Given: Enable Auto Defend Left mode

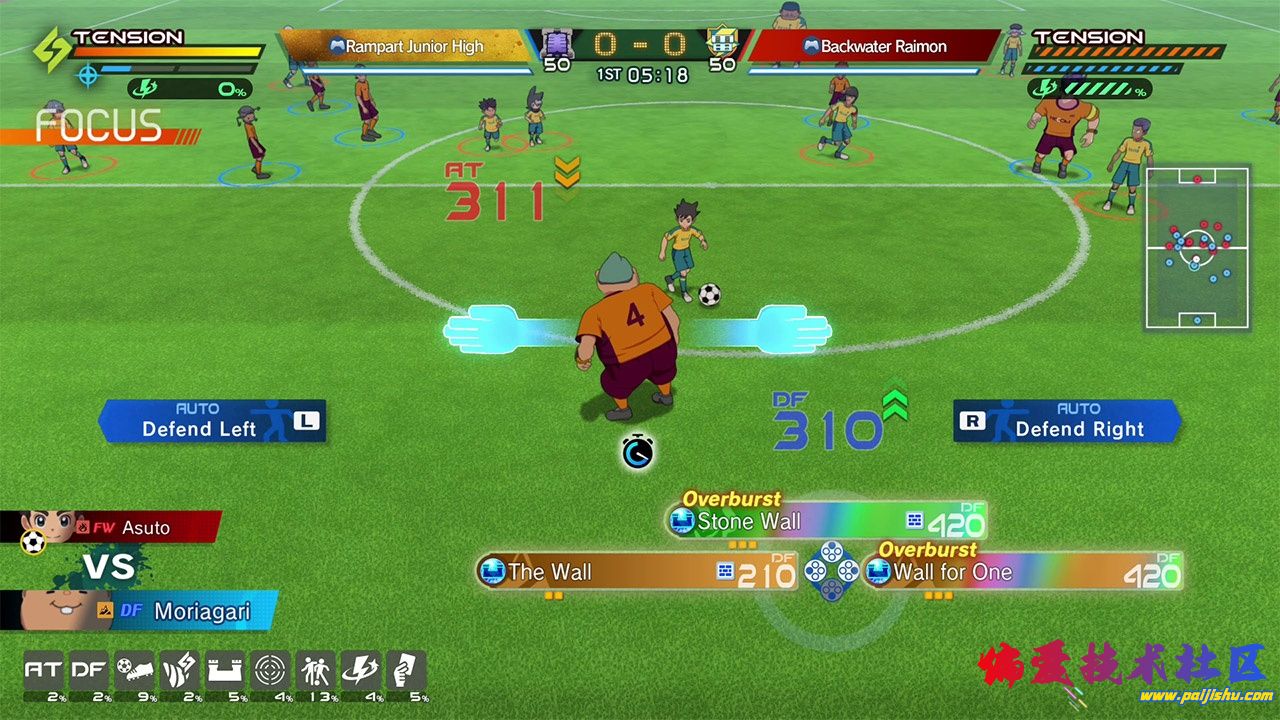Looking at the screenshot, I should [x=212, y=421].
